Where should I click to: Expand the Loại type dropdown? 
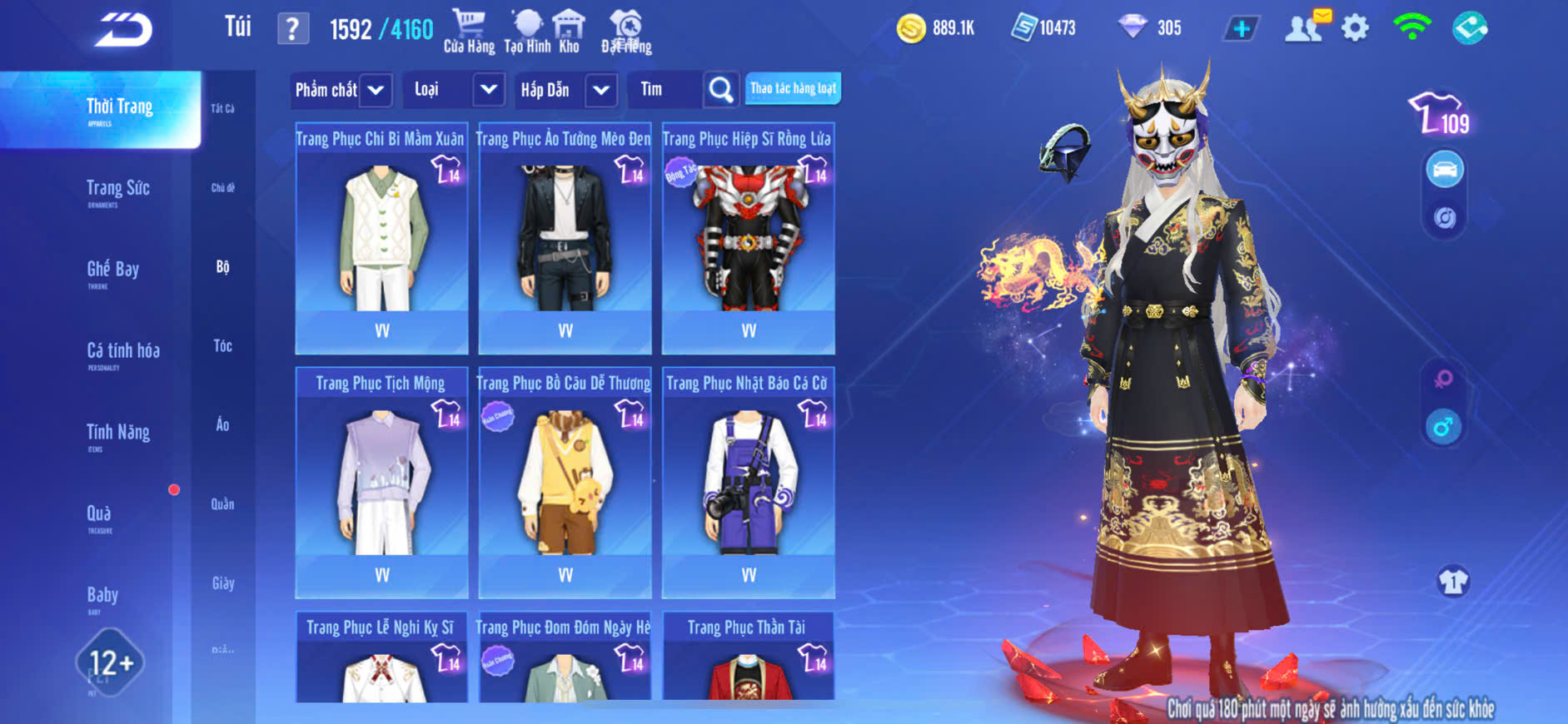coord(488,89)
